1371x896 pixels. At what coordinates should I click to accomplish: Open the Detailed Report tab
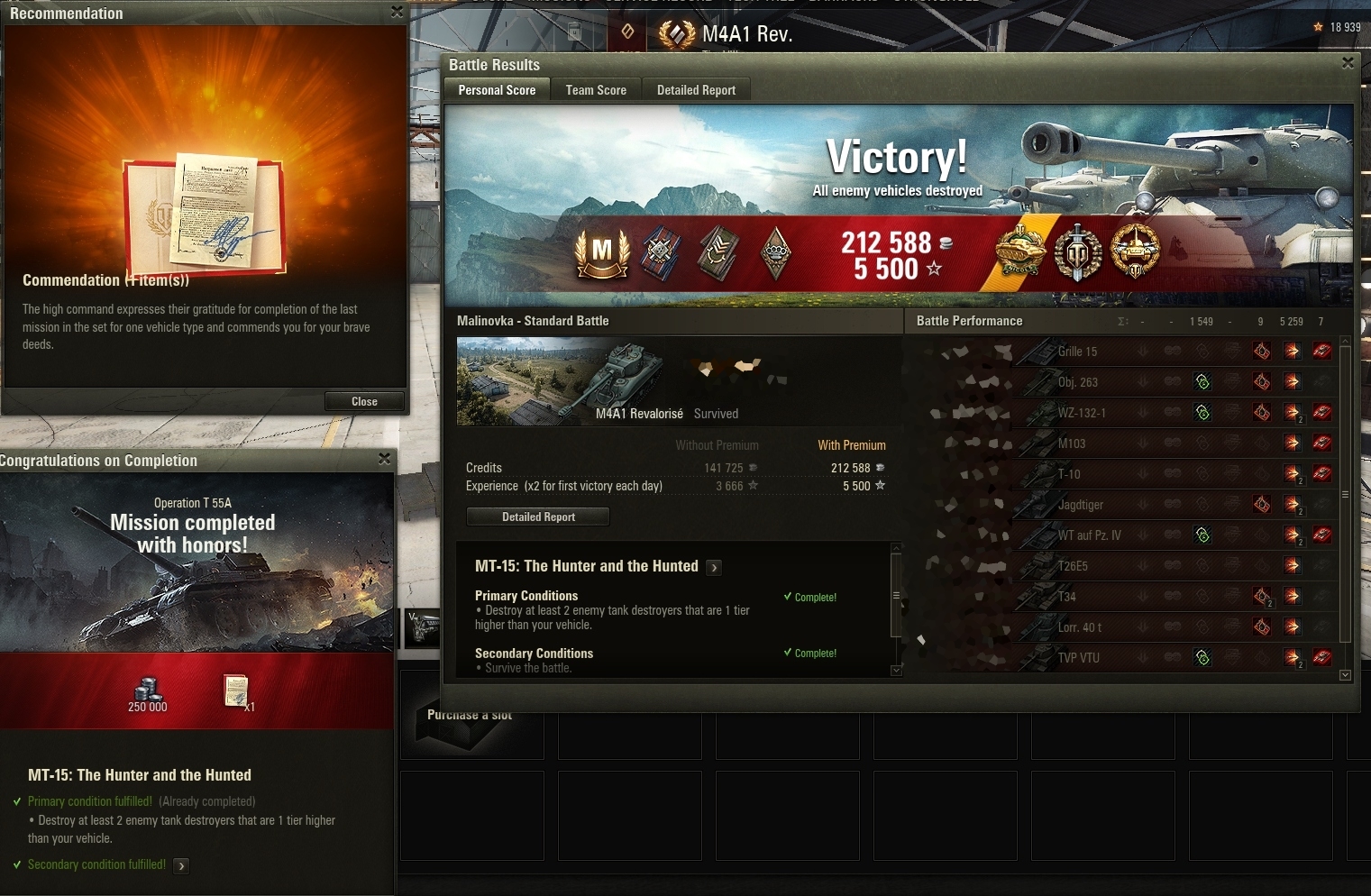coord(696,90)
